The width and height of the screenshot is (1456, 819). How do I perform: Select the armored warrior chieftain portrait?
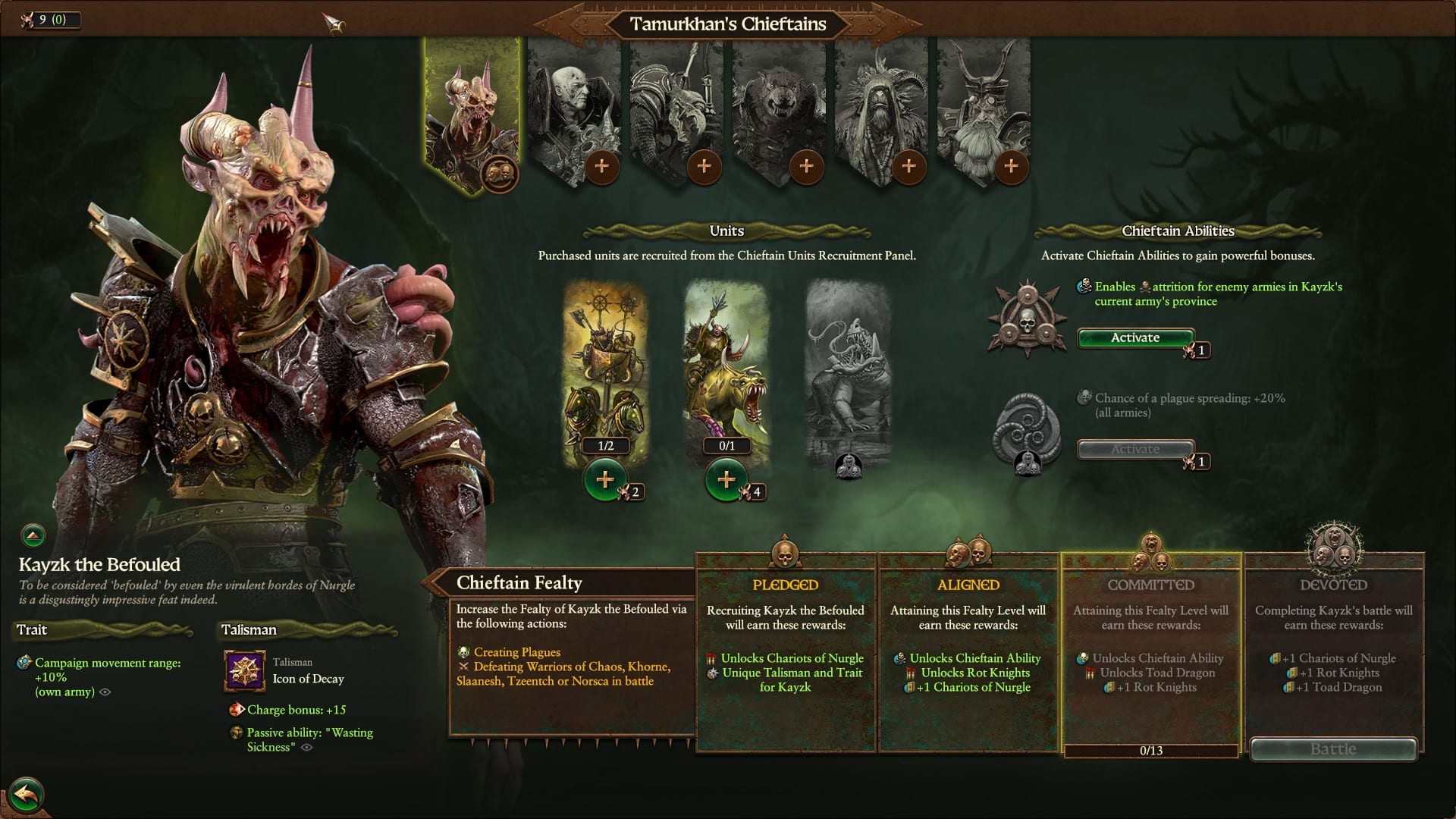pos(676,106)
